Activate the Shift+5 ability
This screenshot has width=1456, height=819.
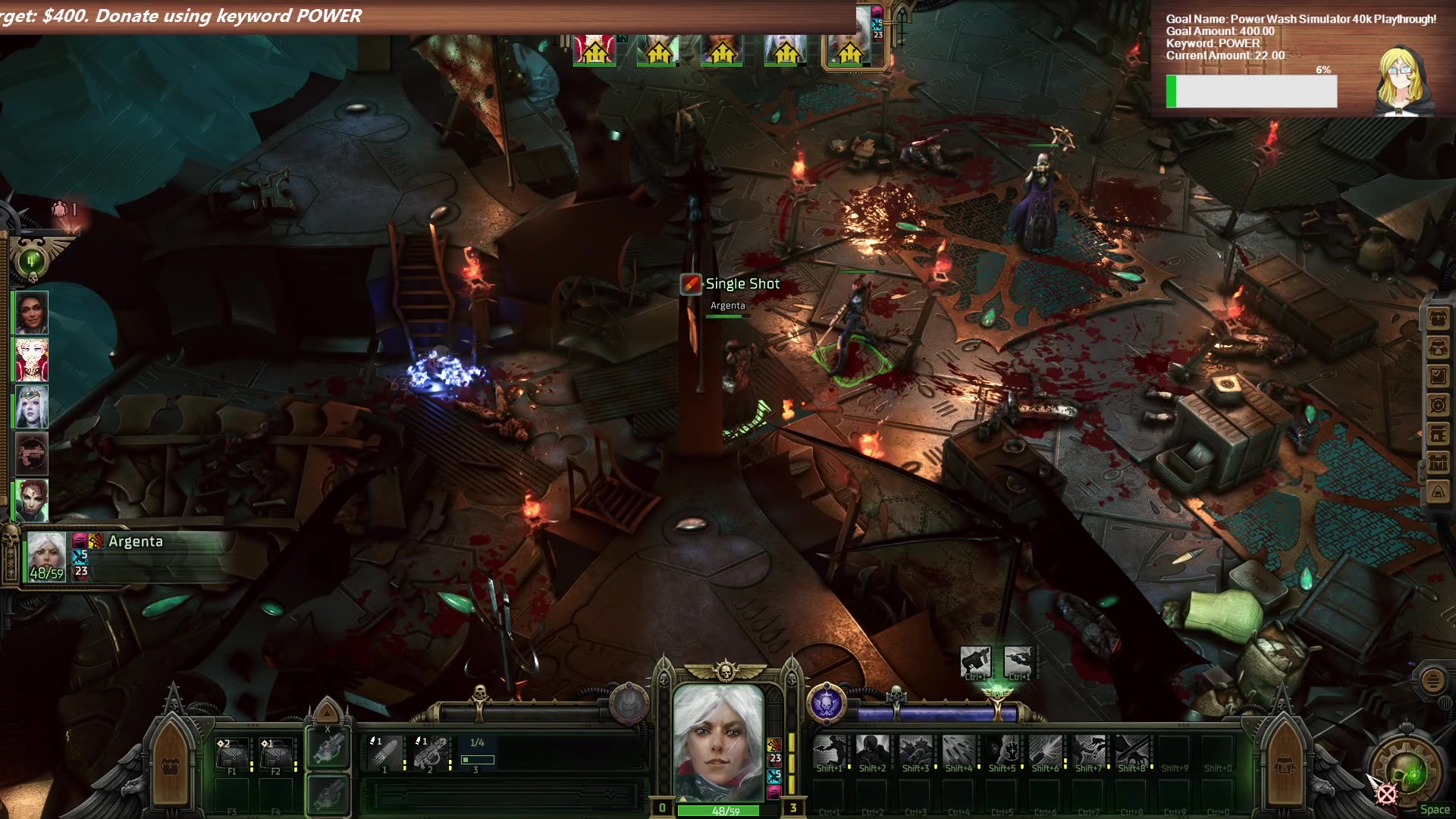pyautogui.click(x=1003, y=752)
